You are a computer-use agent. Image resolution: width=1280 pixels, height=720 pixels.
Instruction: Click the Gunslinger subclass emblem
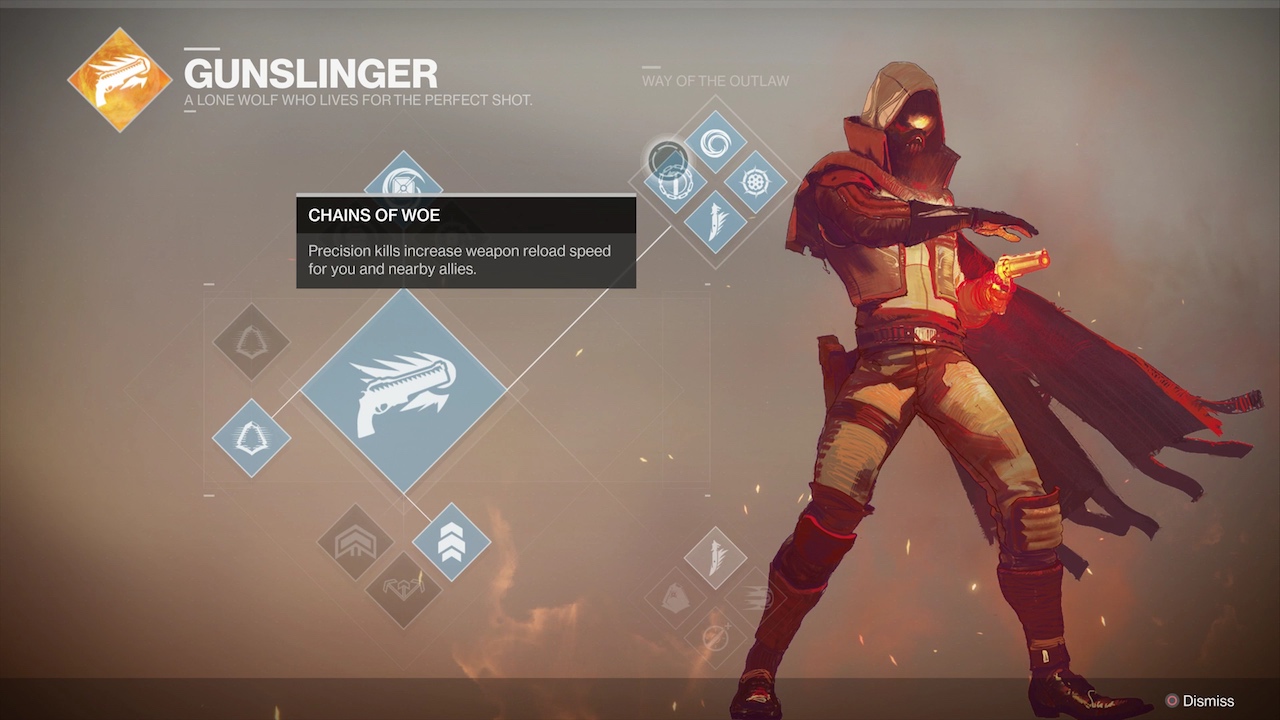[120, 80]
